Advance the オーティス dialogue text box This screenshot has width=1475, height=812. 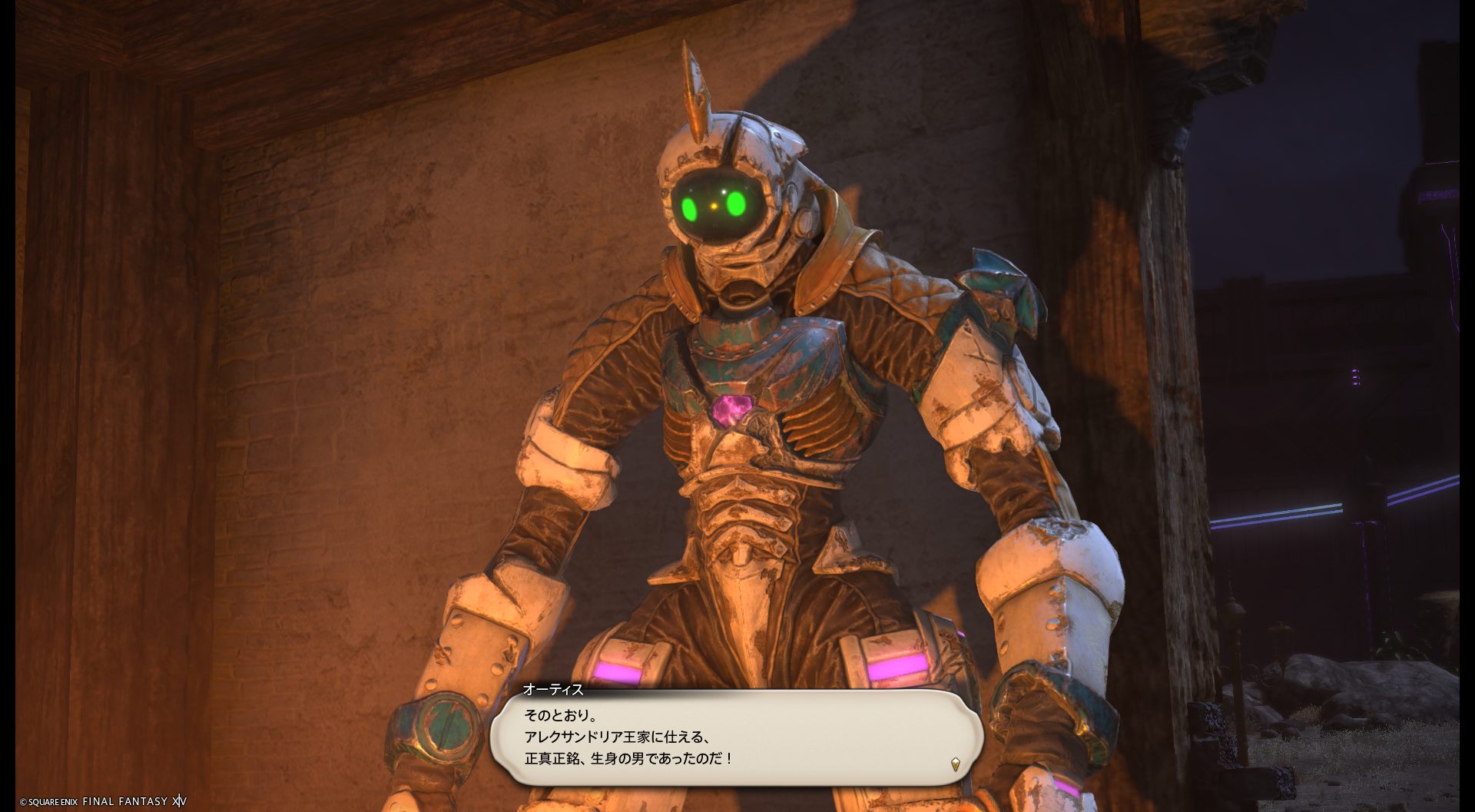(x=736, y=737)
